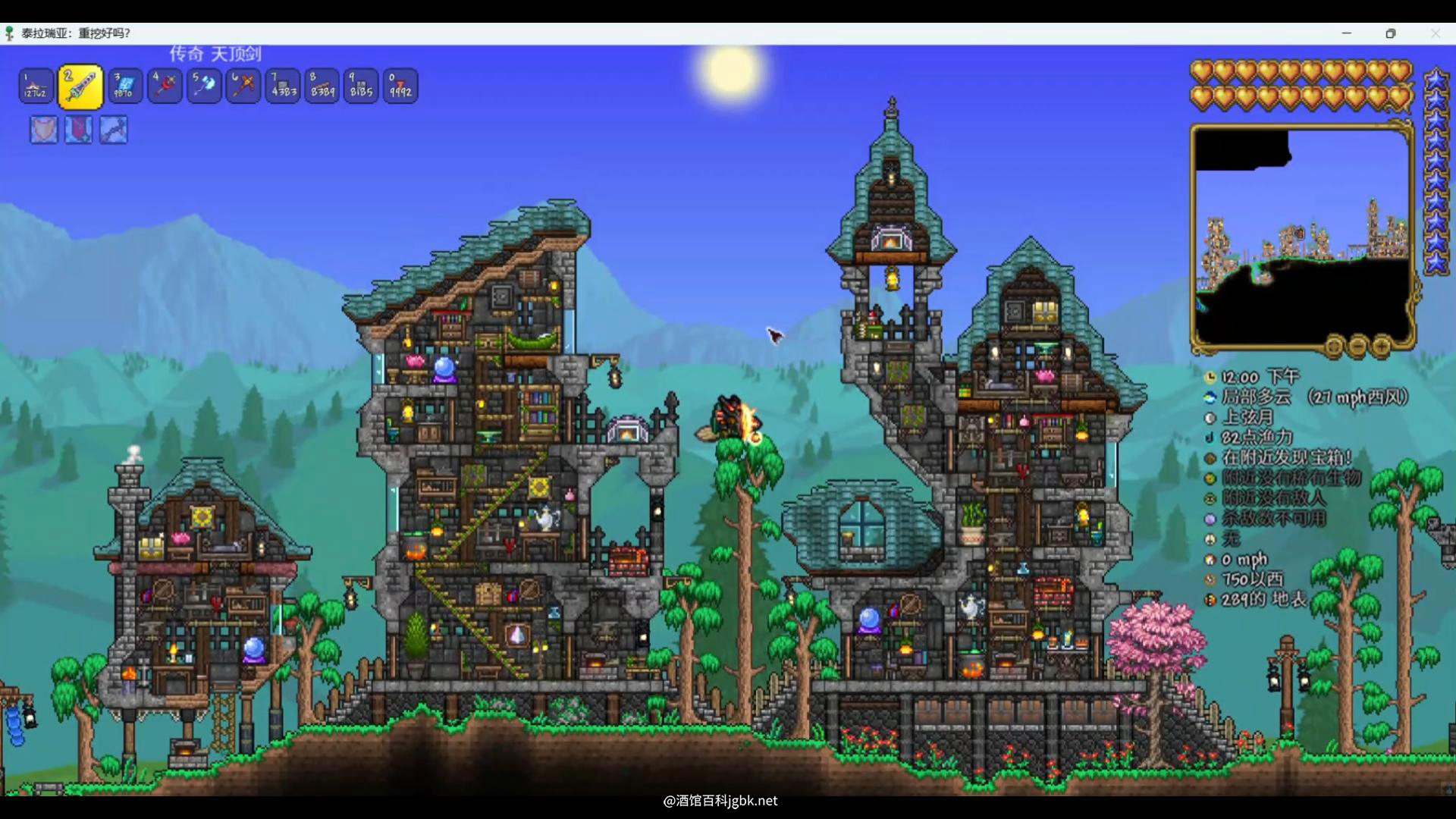The width and height of the screenshot is (1456, 819).
Task: Select the Zenith sword in slot 2
Action: tap(80, 86)
